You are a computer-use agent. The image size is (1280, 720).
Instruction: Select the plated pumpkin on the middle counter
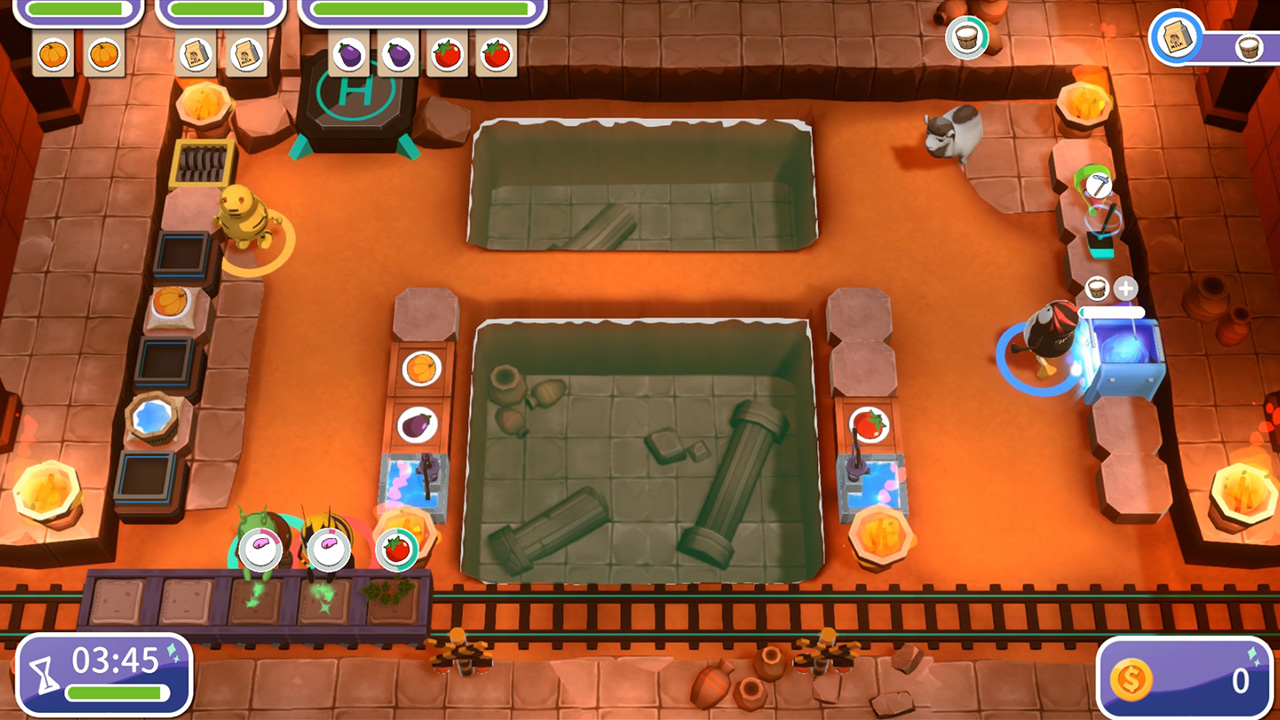click(x=422, y=369)
